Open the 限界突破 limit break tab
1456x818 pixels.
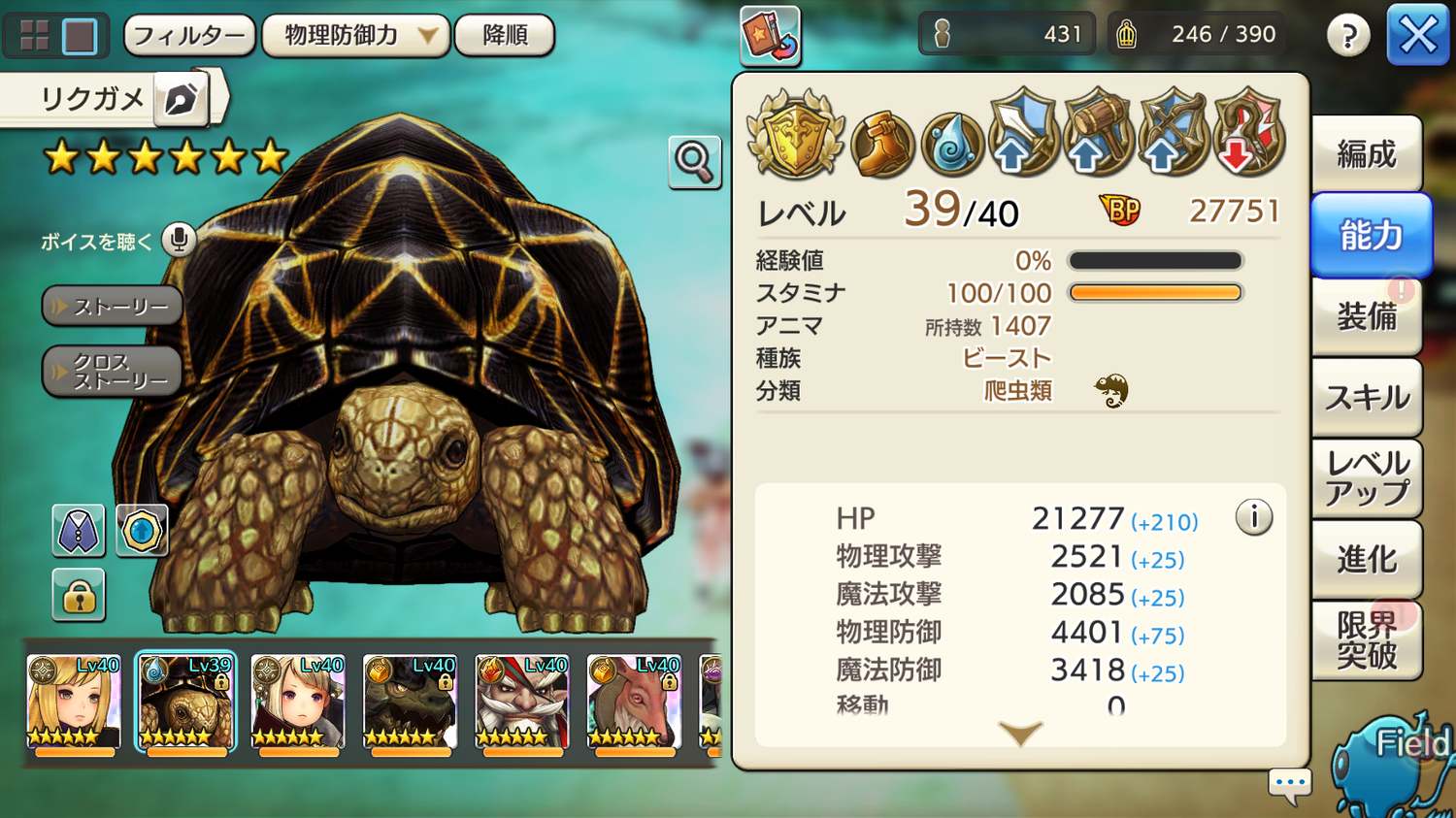click(x=1366, y=640)
